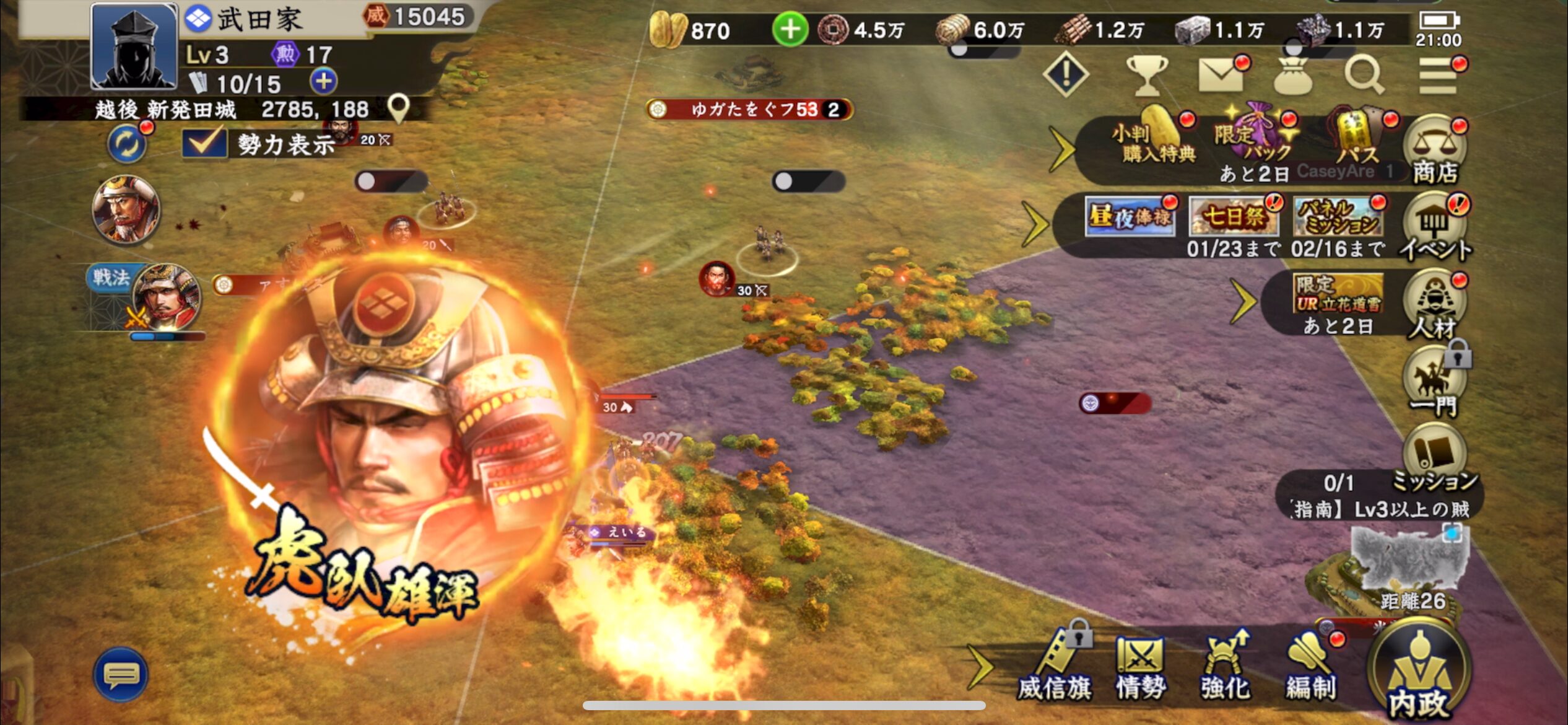This screenshot has height=725, width=1568.
Task: Open the イベント events menu
Action: (x=1435, y=229)
